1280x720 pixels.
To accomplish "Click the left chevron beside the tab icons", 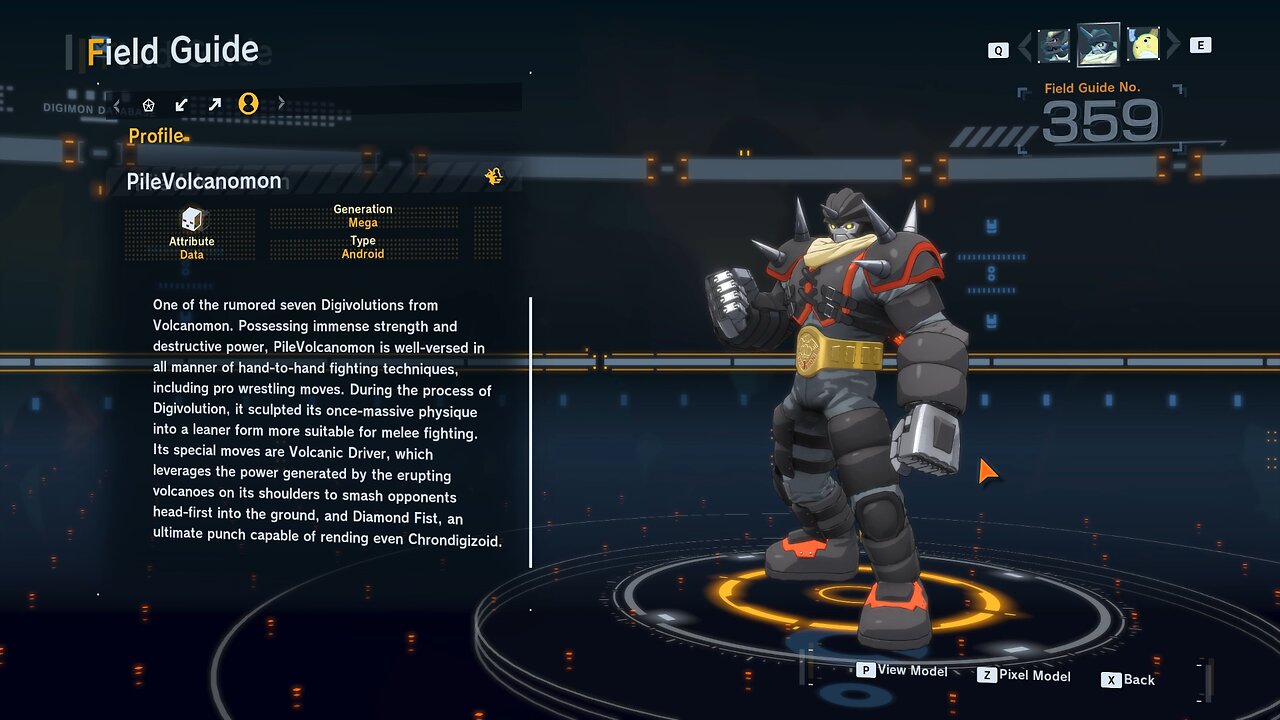I will coord(117,104).
